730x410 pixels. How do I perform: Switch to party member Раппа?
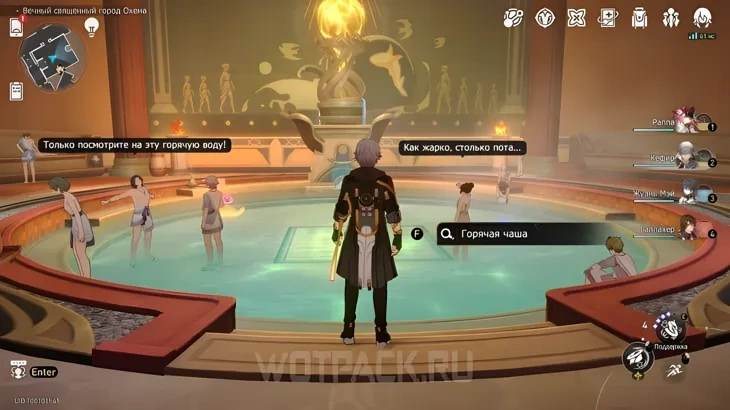pyautogui.click(x=684, y=123)
